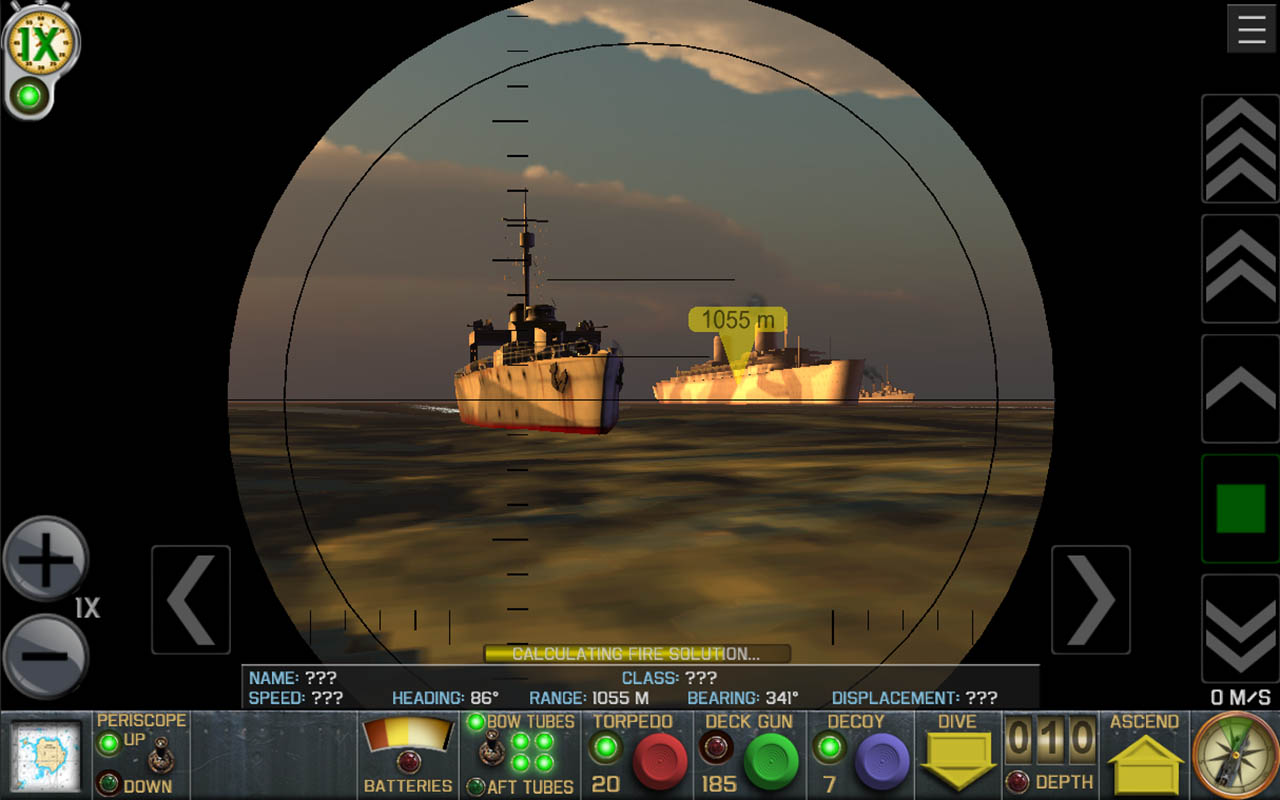Image resolution: width=1280 pixels, height=800 pixels.
Task: Reverse engines with the down chevron button
Action: point(1240,628)
